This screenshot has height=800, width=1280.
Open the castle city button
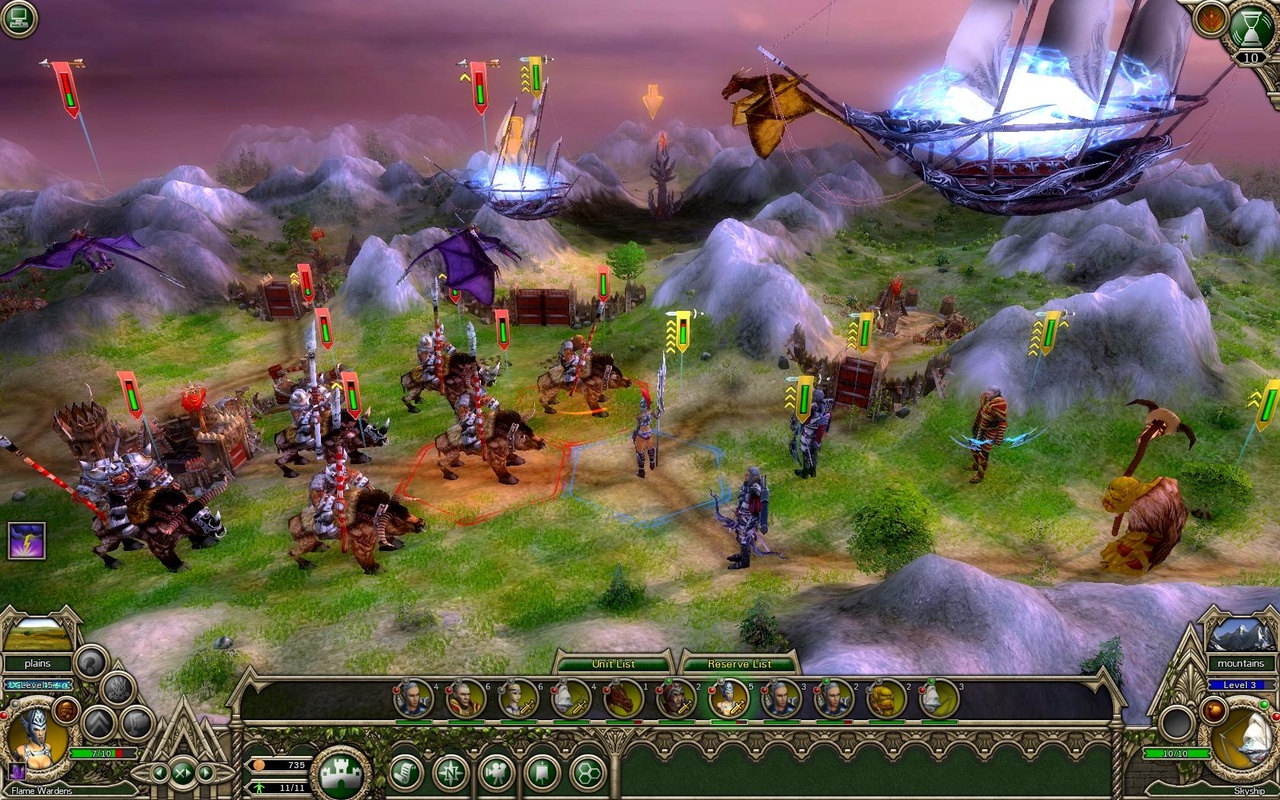click(340, 773)
